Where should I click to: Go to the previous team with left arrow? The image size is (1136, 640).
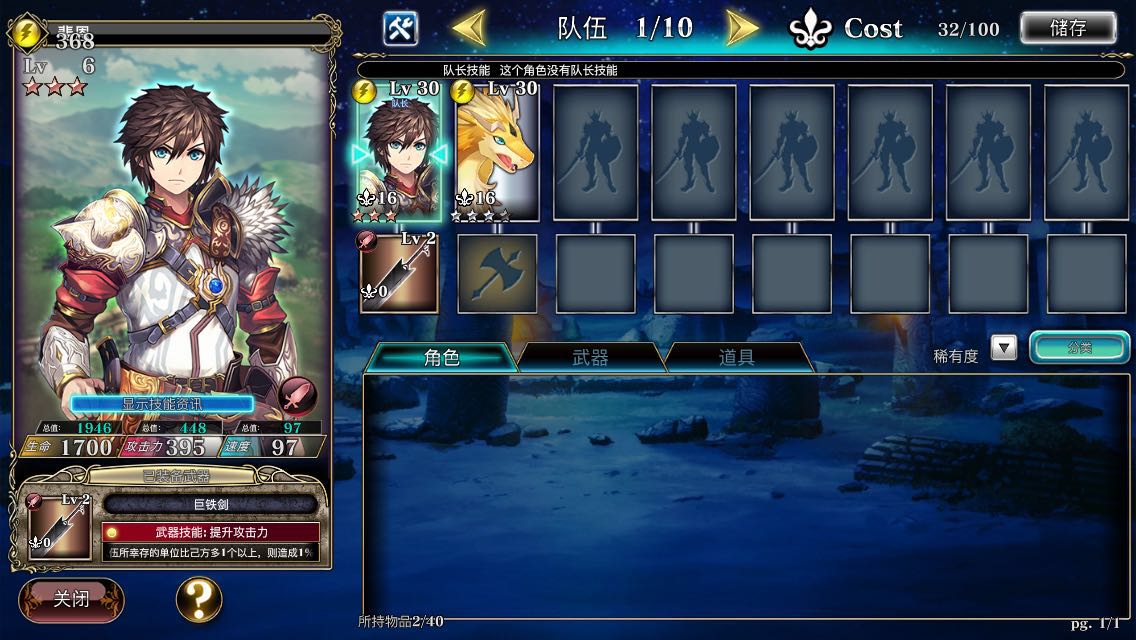[468, 27]
